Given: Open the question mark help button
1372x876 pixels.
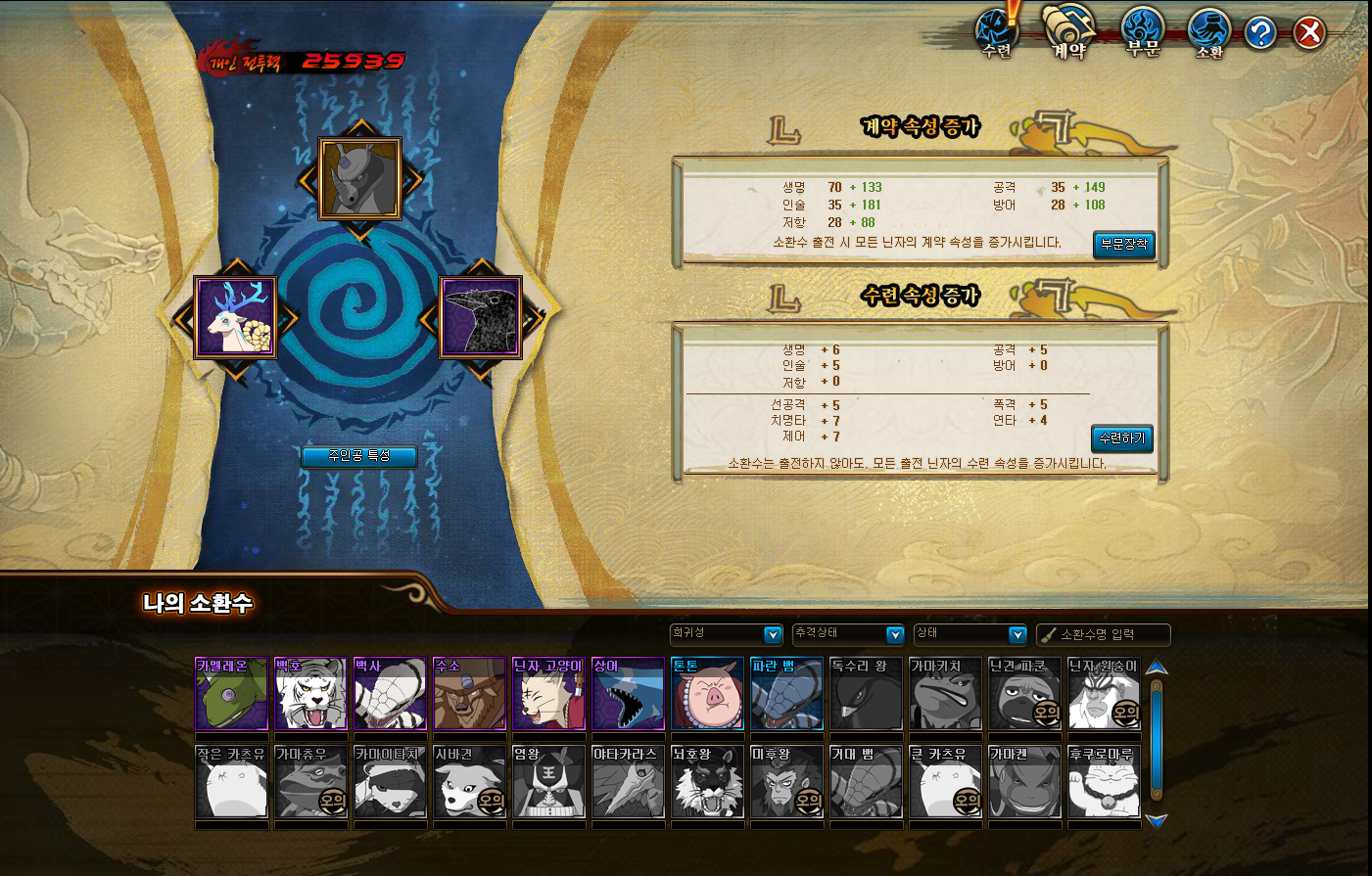Looking at the screenshot, I should [x=1260, y=34].
